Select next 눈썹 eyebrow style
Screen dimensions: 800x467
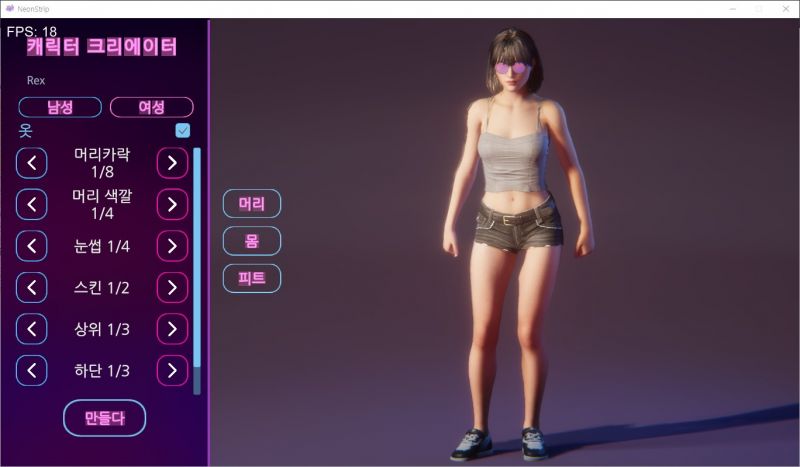172,246
